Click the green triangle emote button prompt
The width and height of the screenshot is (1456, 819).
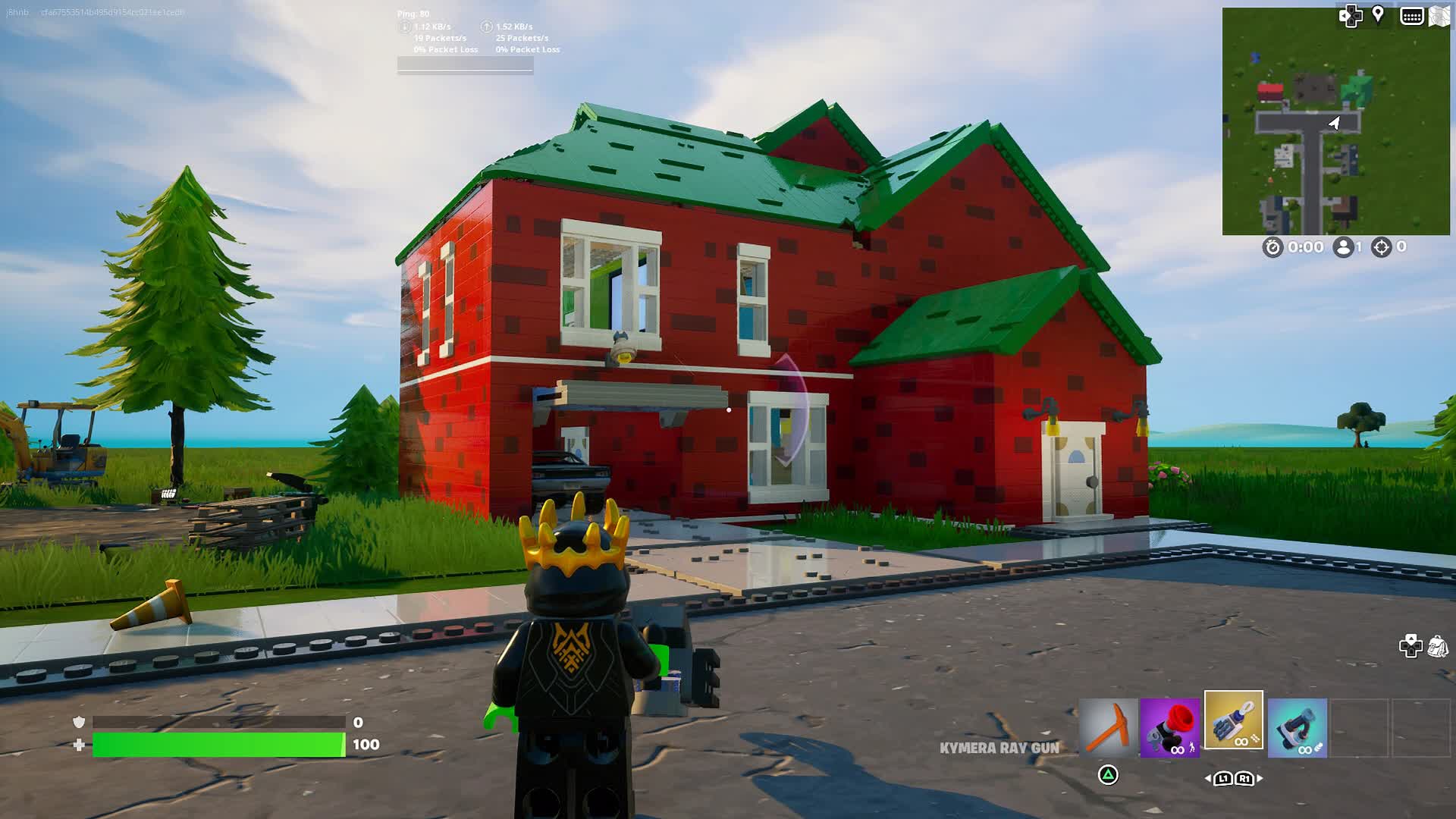(1108, 776)
